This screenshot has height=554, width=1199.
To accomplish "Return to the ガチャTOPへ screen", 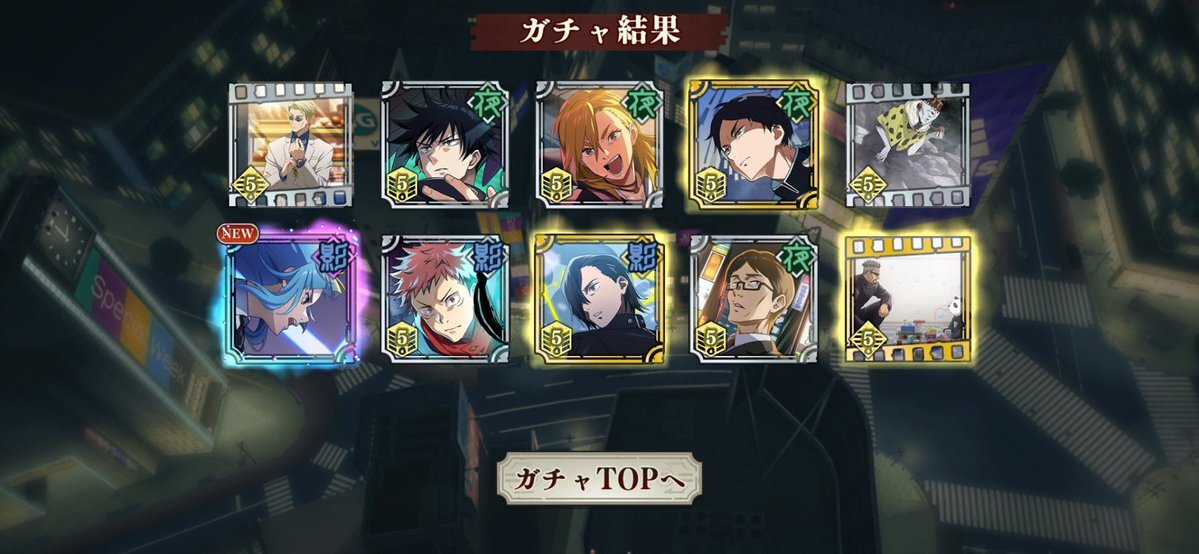I will [x=599, y=480].
